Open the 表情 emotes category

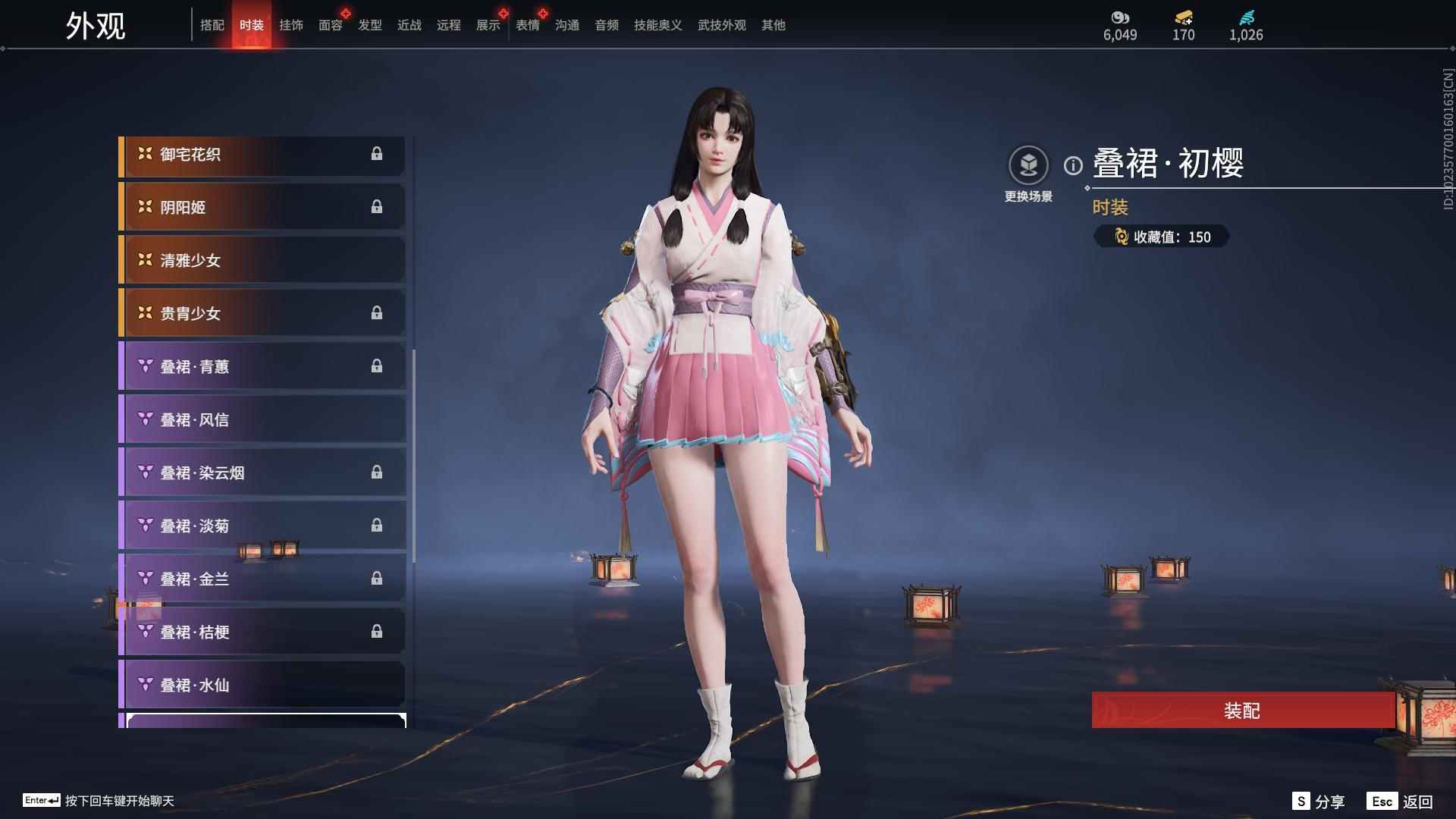tap(527, 25)
